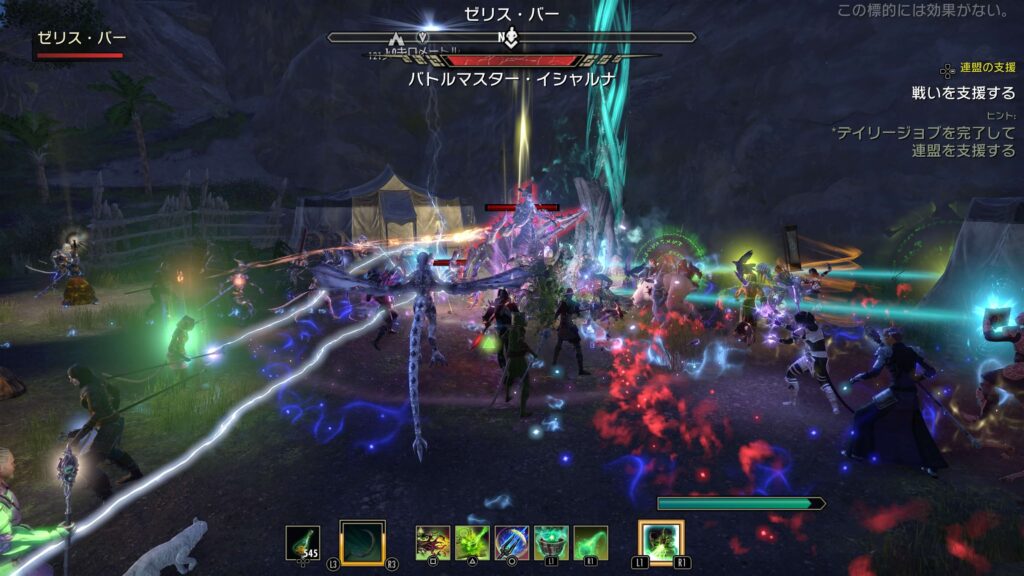Screen dimensions: 1024x576
Task: Trigger the blue trident spear ability
Action: tap(512, 542)
